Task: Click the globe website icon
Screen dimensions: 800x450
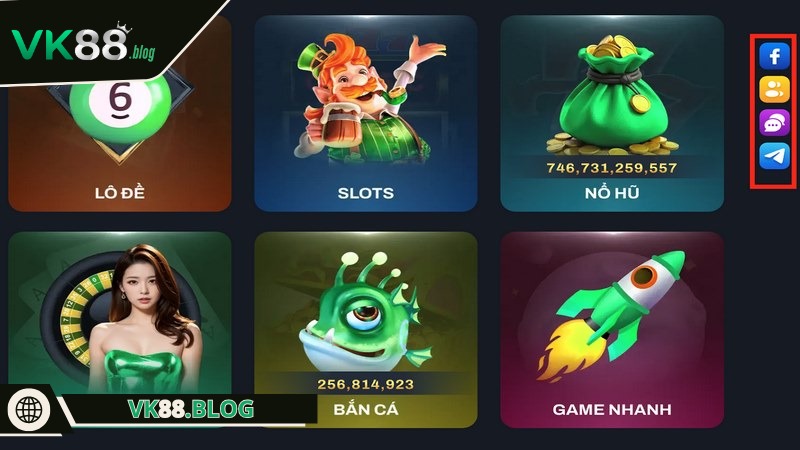Action: click(x=29, y=410)
